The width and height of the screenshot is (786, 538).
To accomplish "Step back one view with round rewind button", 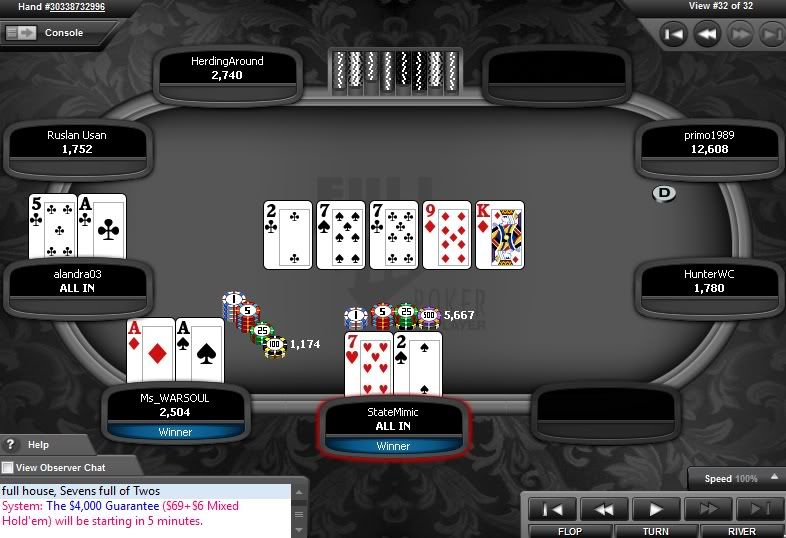I will [x=707, y=34].
